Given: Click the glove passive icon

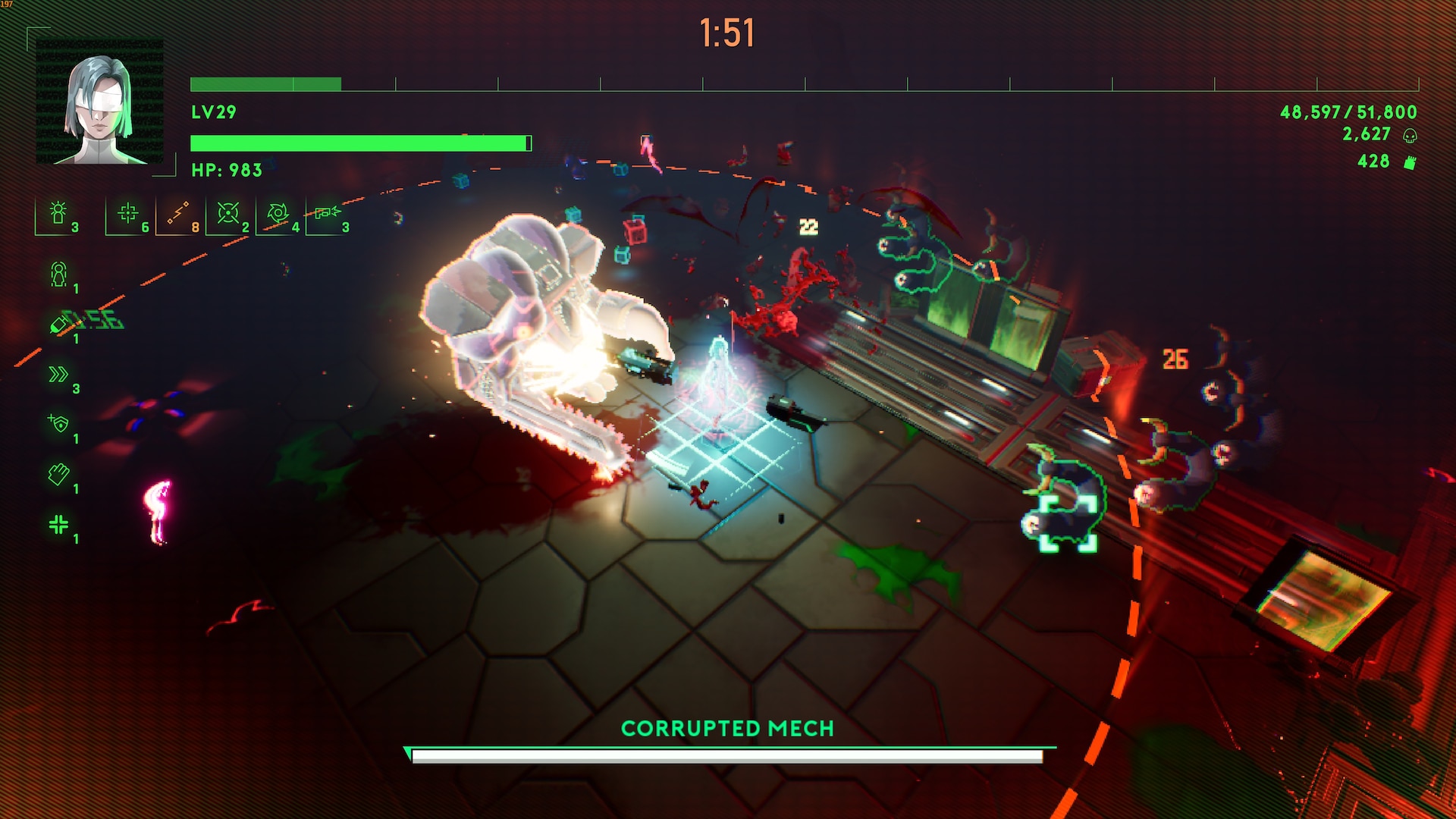Looking at the screenshot, I should [x=58, y=474].
